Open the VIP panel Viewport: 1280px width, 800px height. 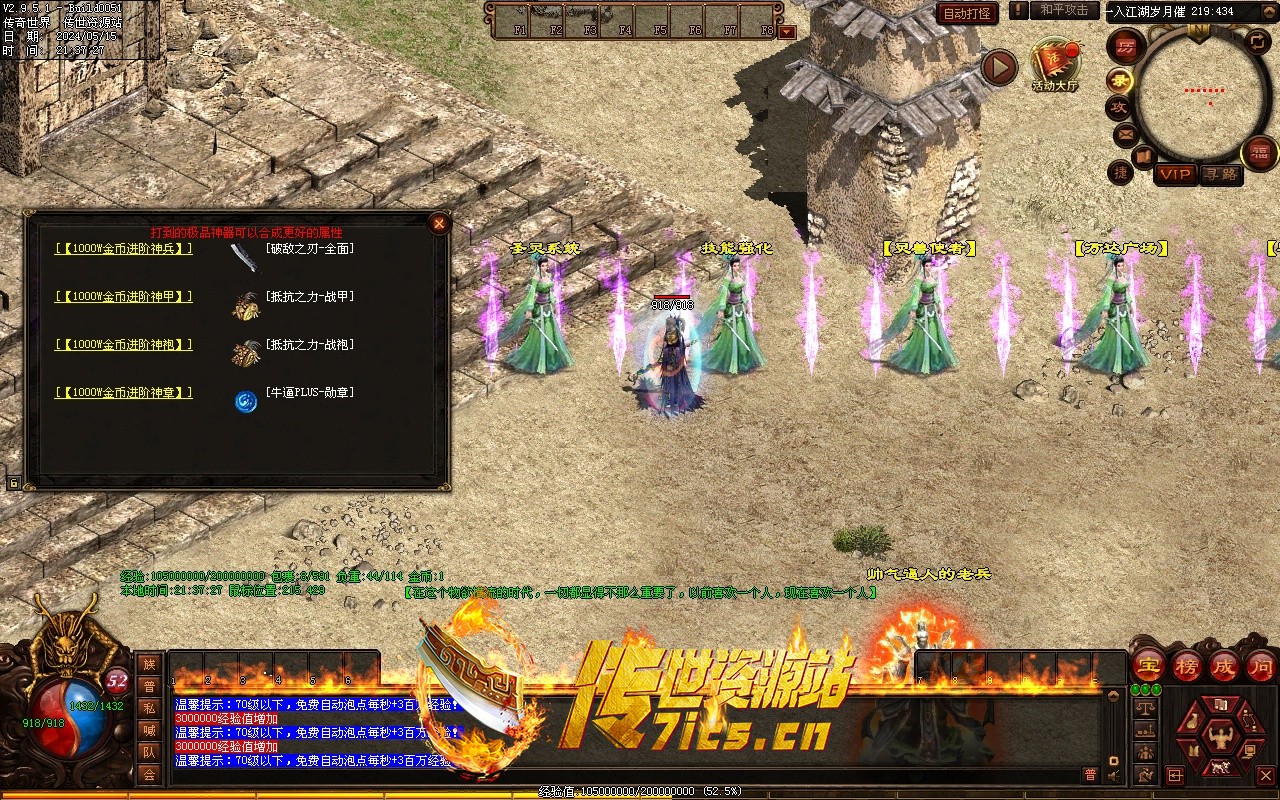[x=1175, y=174]
